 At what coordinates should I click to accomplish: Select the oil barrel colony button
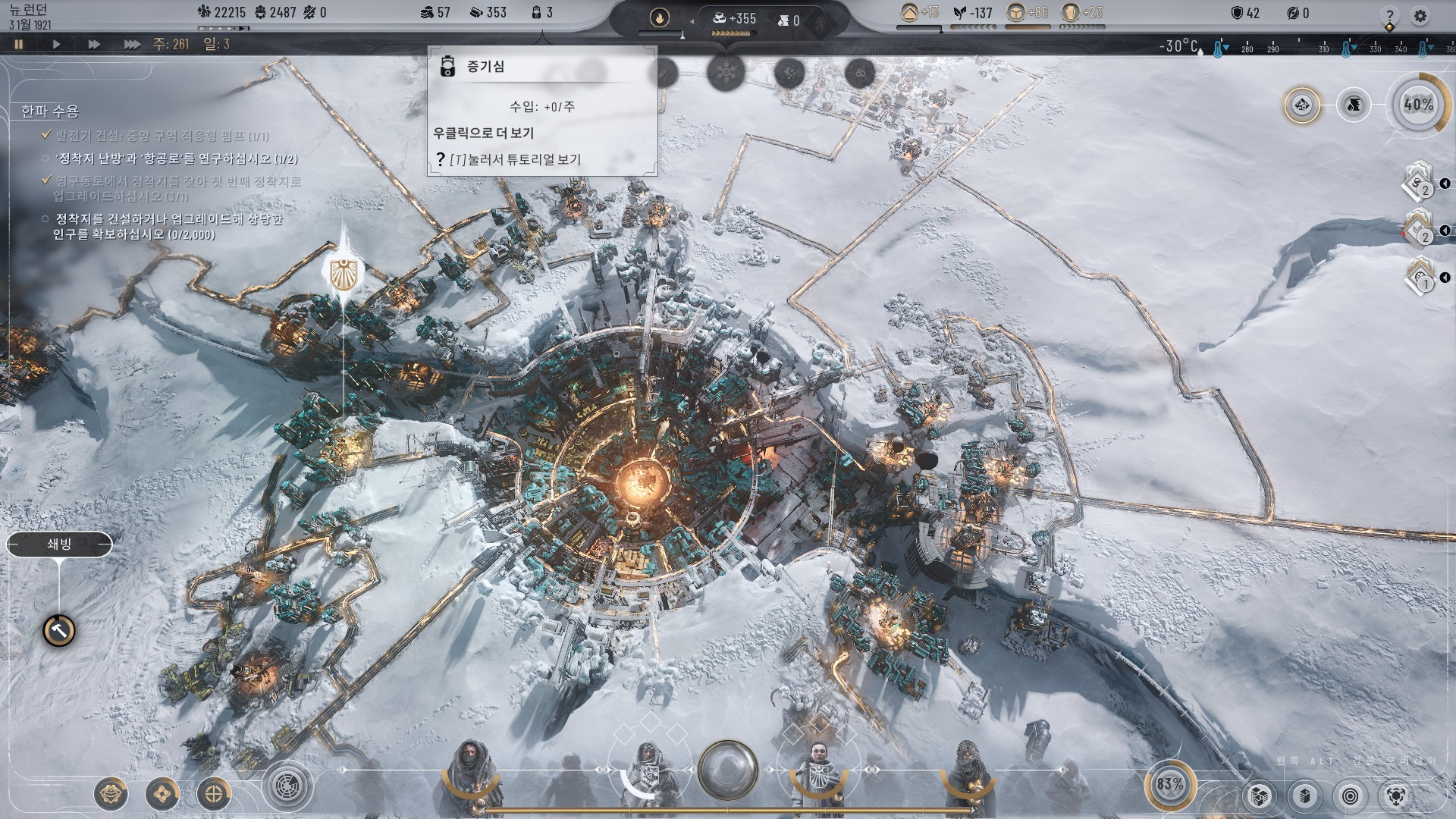[x=1354, y=105]
